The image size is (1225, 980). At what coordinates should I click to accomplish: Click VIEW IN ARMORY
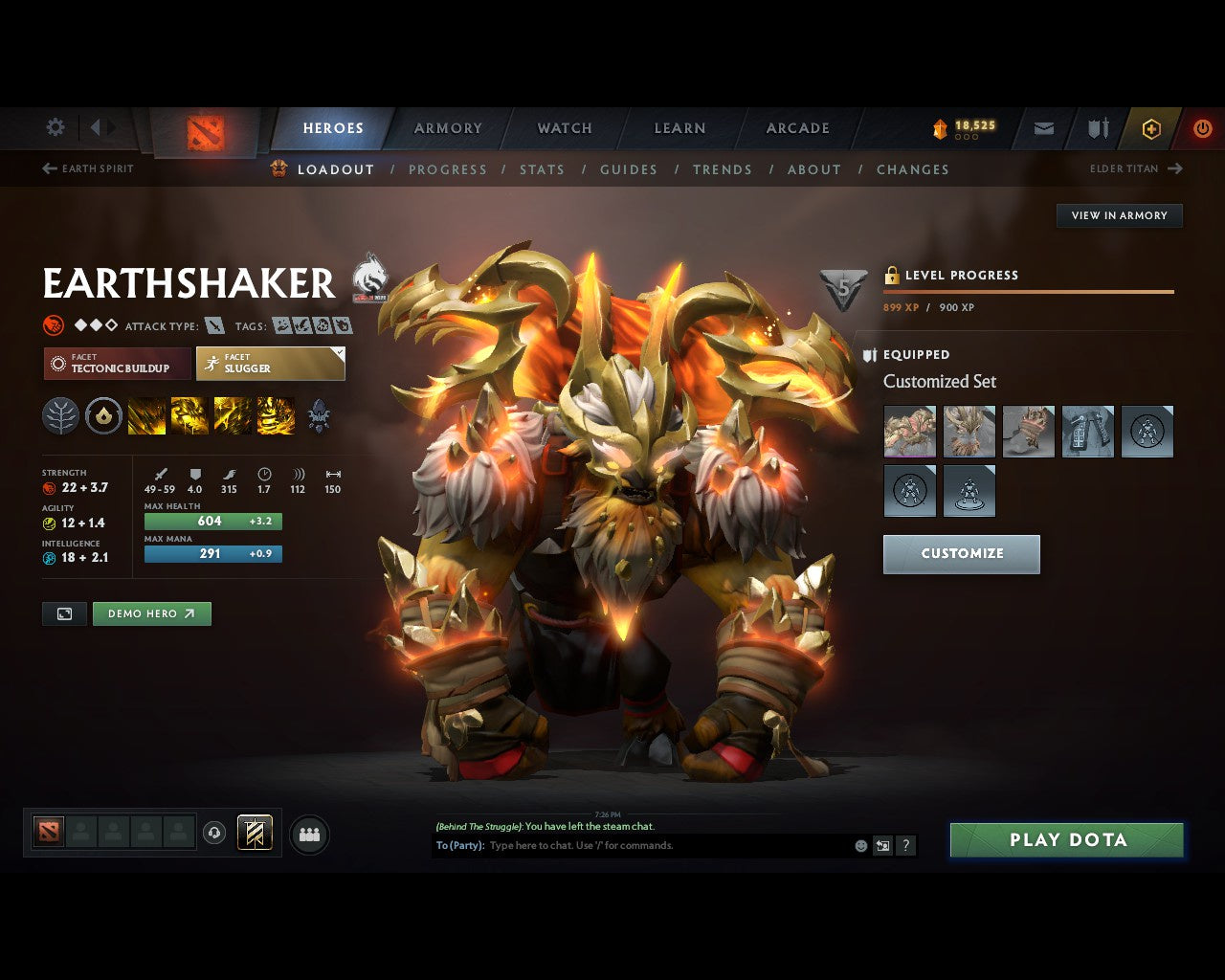click(x=1119, y=215)
